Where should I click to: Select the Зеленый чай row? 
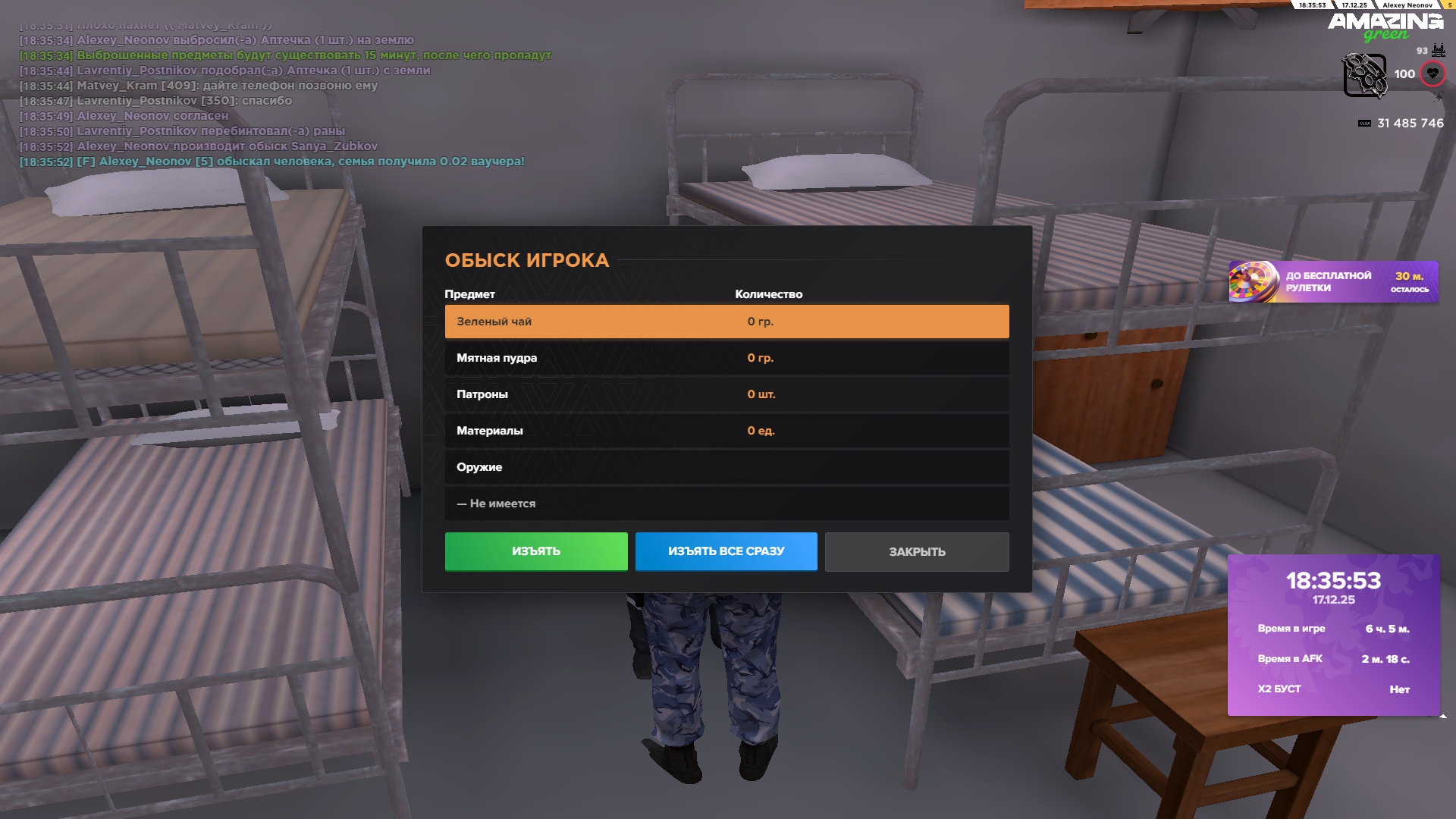click(x=726, y=322)
